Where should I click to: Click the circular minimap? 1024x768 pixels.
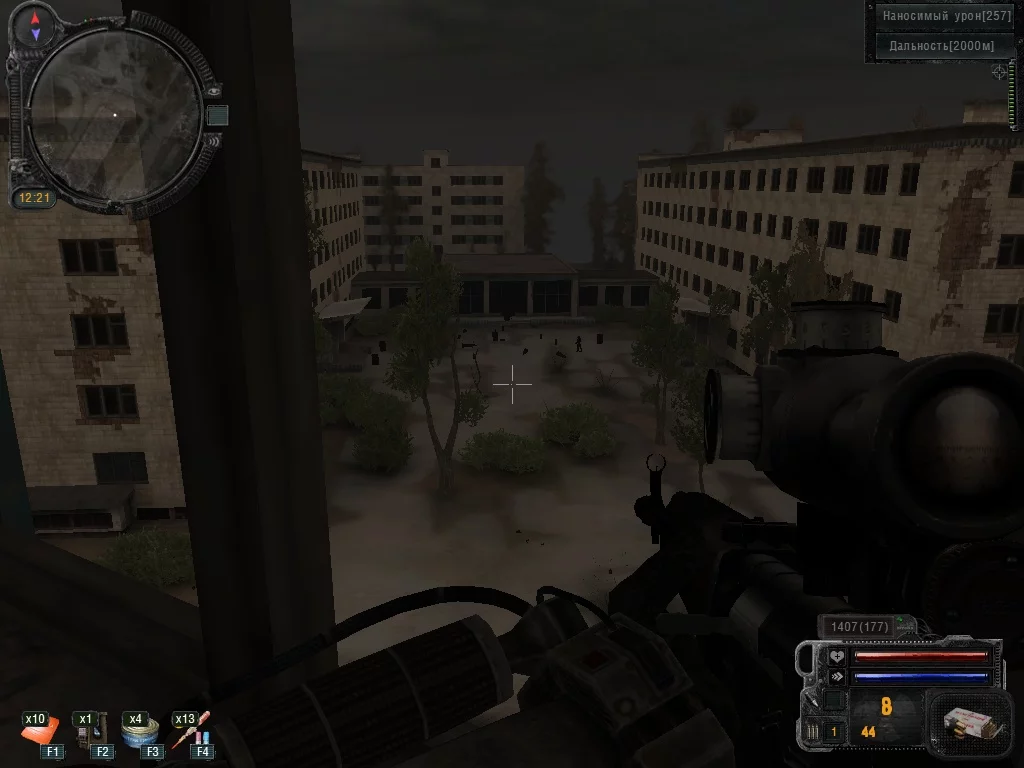tap(112, 114)
